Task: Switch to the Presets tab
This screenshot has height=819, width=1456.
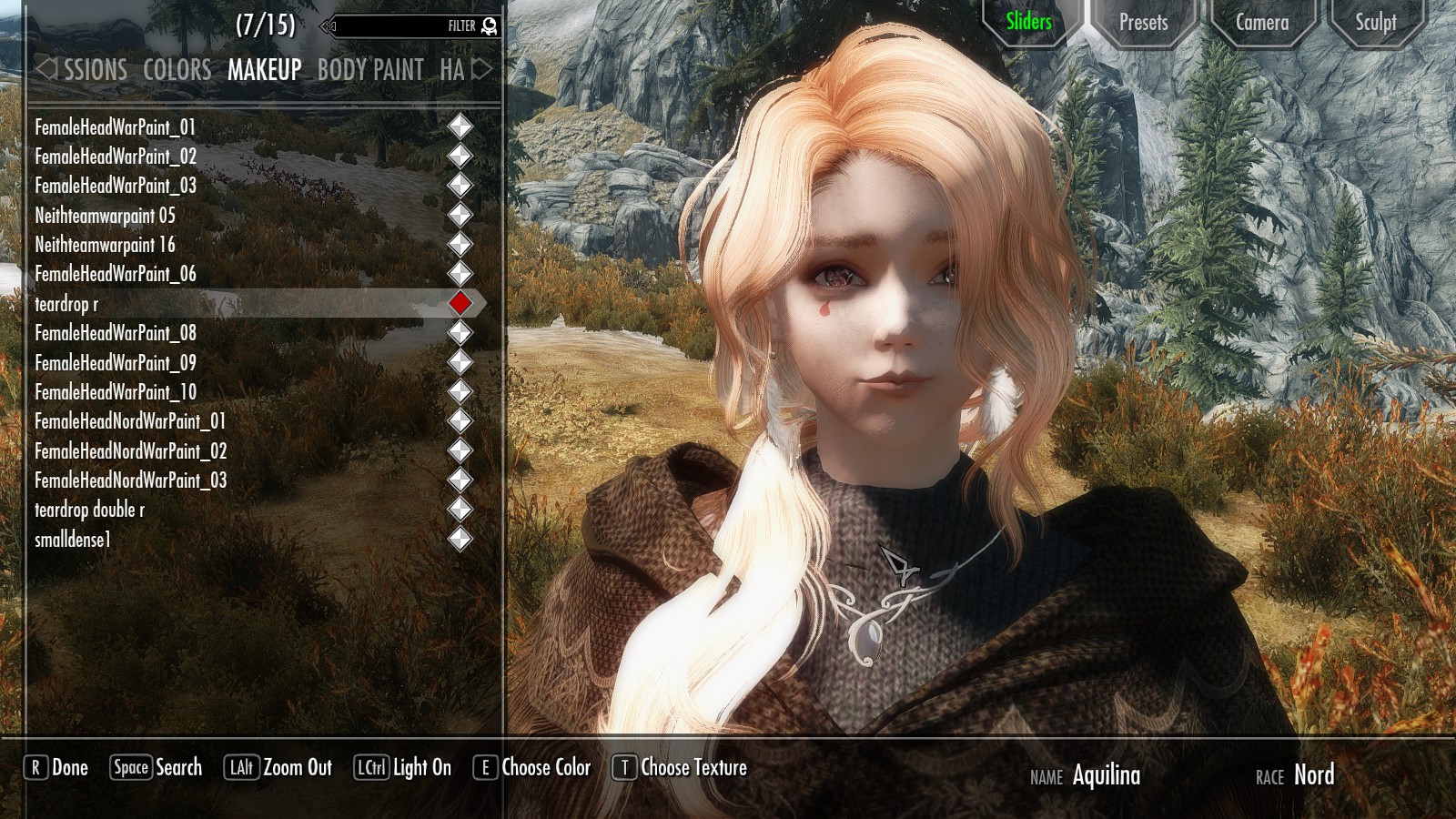Action: [x=1143, y=23]
